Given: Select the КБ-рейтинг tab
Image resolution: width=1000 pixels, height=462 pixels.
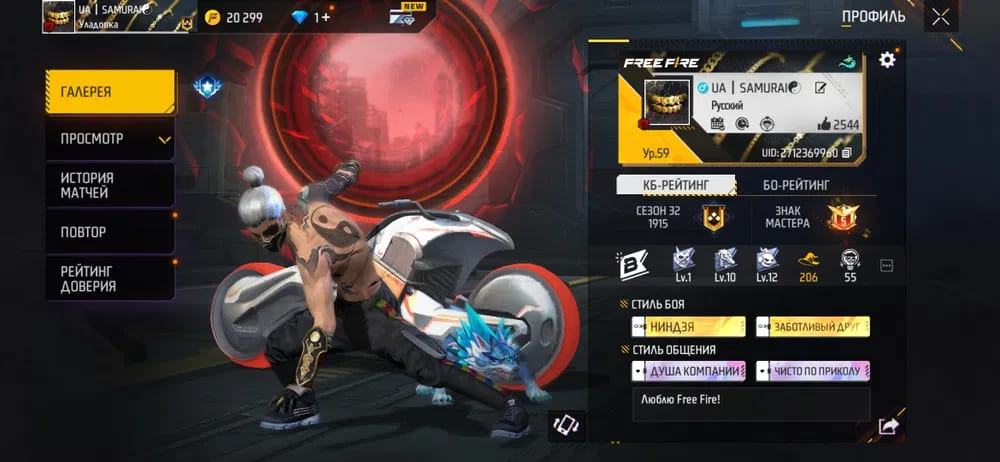Looking at the screenshot, I should pos(675,184).
